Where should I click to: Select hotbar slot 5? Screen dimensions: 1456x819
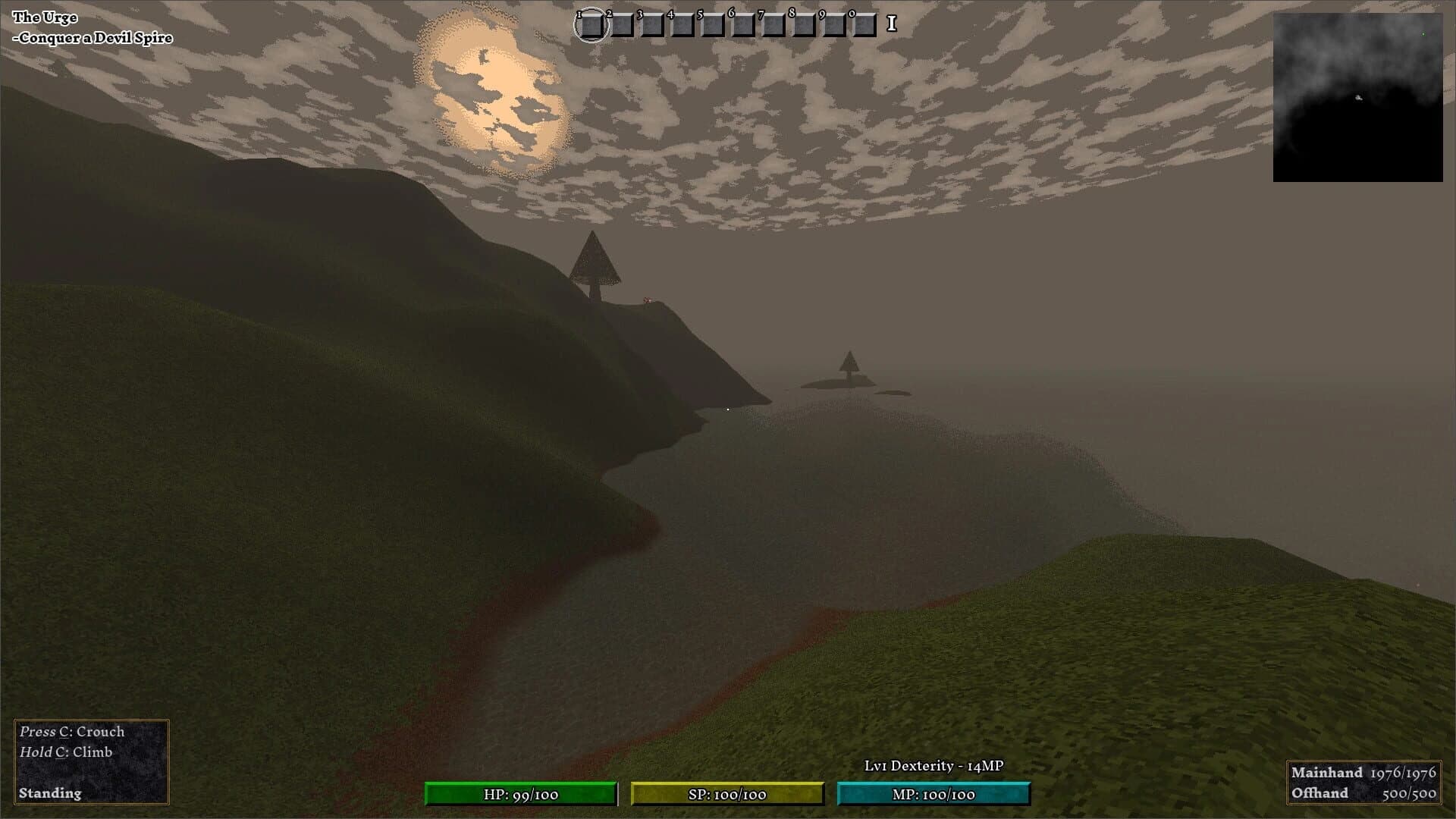tap(714, 26)
